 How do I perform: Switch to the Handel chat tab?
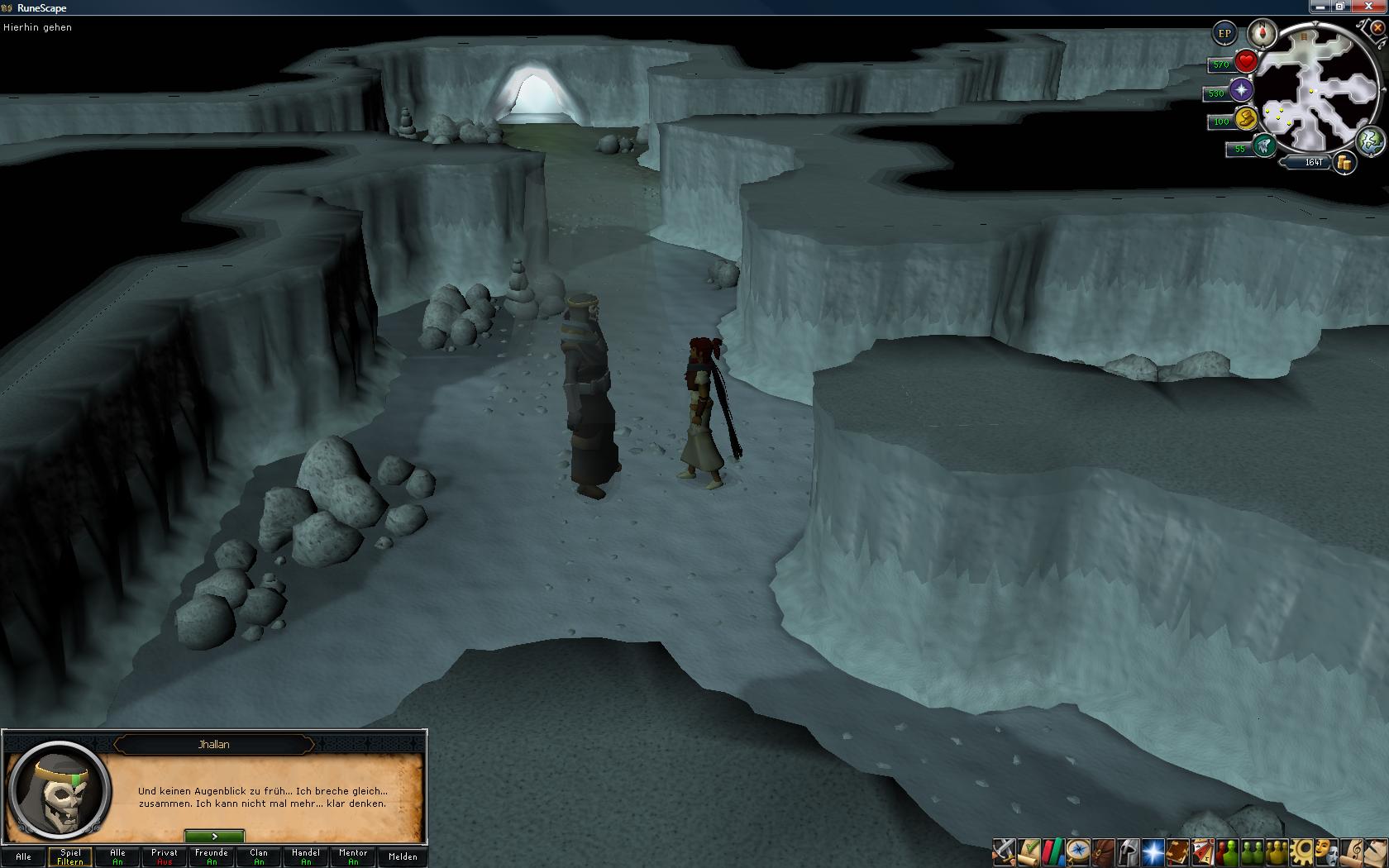click(x=306, y=856)
